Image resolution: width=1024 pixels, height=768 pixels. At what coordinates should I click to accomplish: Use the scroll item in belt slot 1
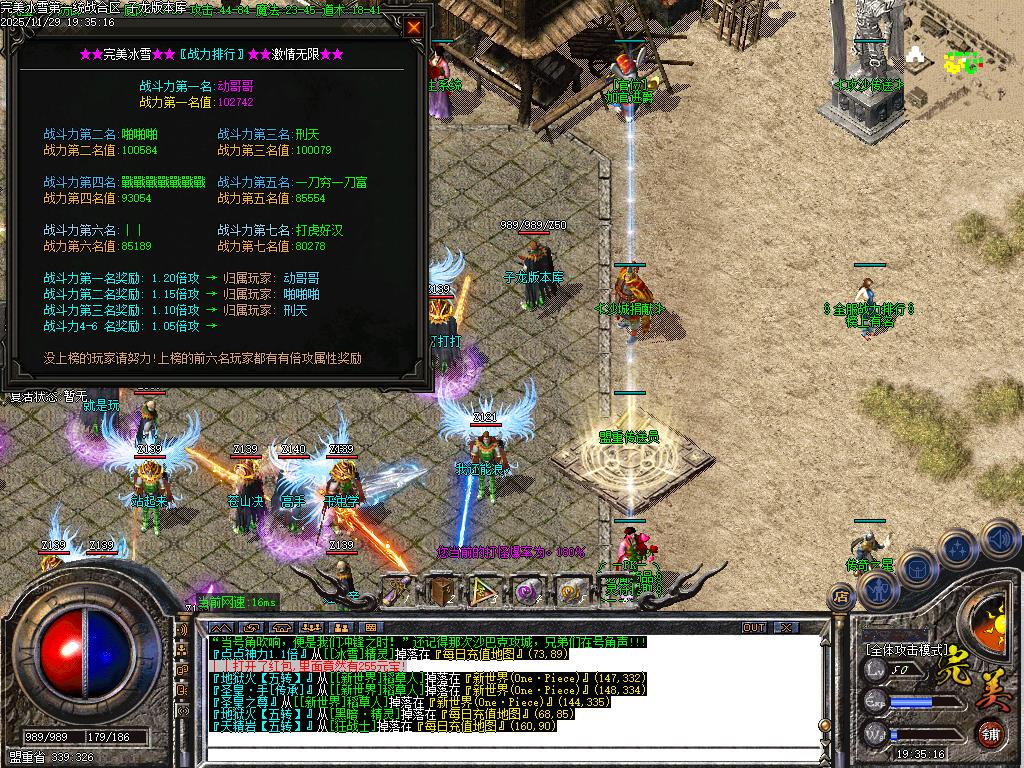[398, 592]
